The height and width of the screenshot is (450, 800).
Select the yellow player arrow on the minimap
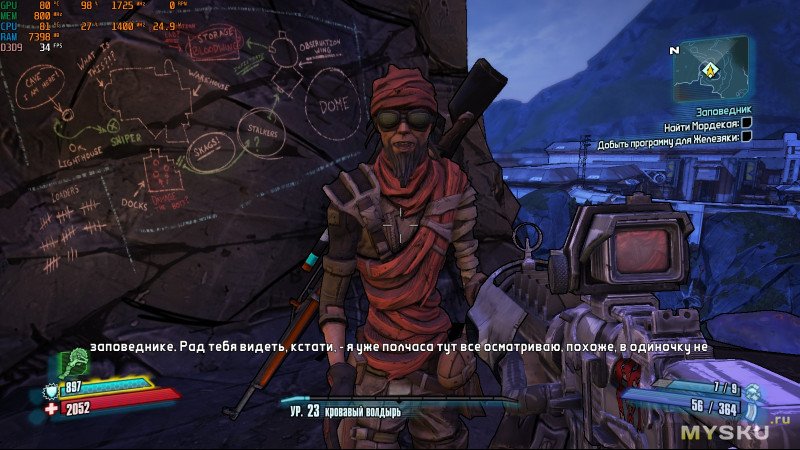point(710,70)
